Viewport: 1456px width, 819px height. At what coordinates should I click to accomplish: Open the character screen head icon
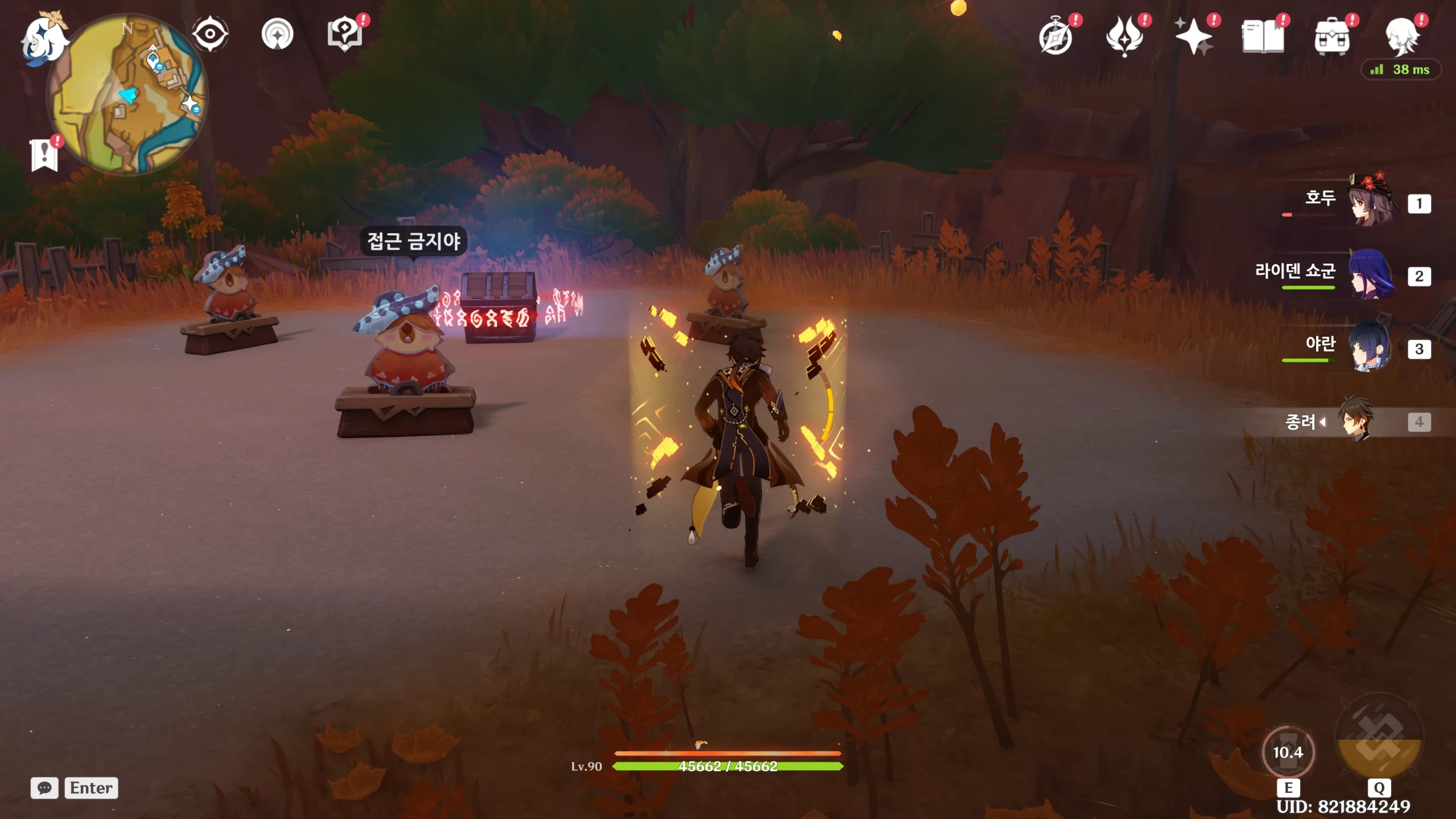tap(1401, 36)
